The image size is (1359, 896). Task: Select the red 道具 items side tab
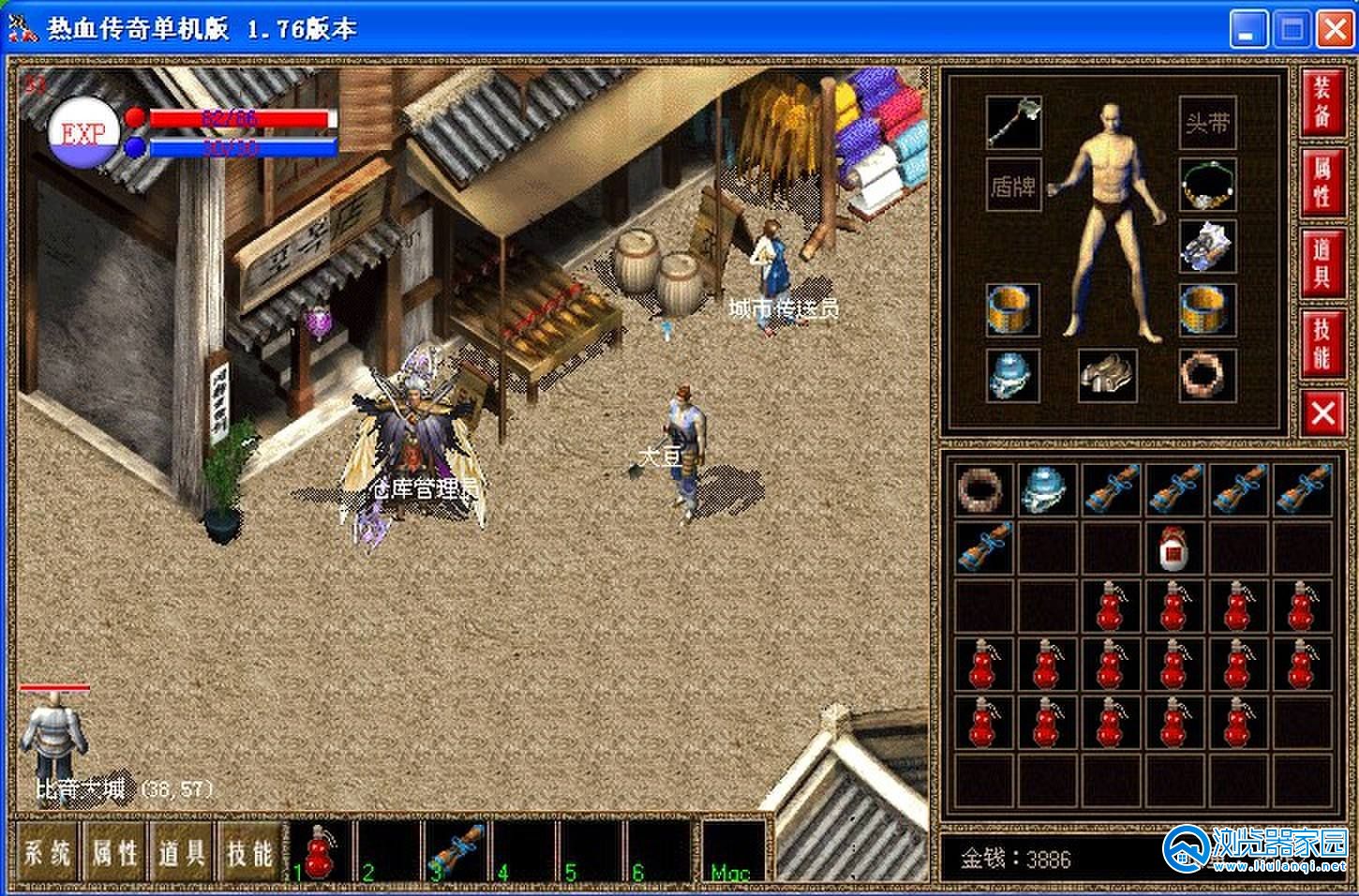click(x=1322, y=263)
